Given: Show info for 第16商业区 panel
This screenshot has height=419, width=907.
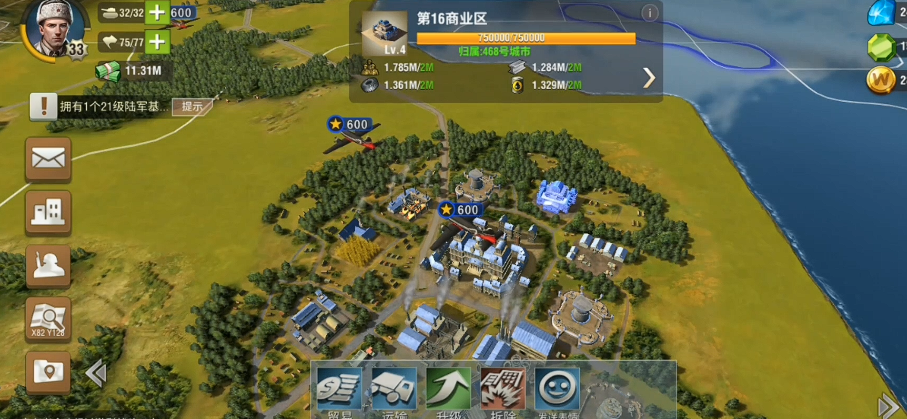Looking at the screenshot, I should click(650, 13).
